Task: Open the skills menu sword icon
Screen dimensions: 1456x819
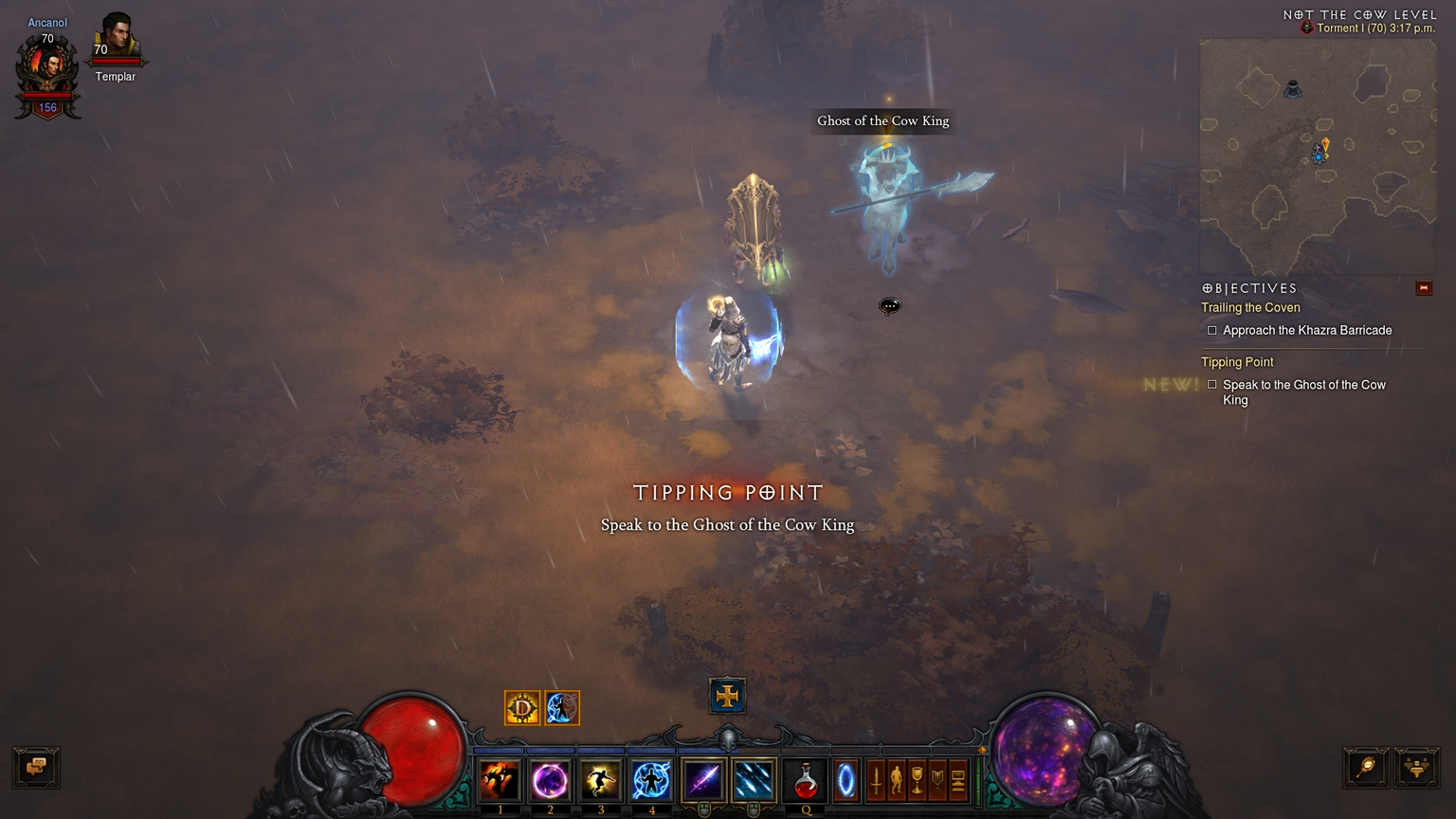Action: coord(876,780)
